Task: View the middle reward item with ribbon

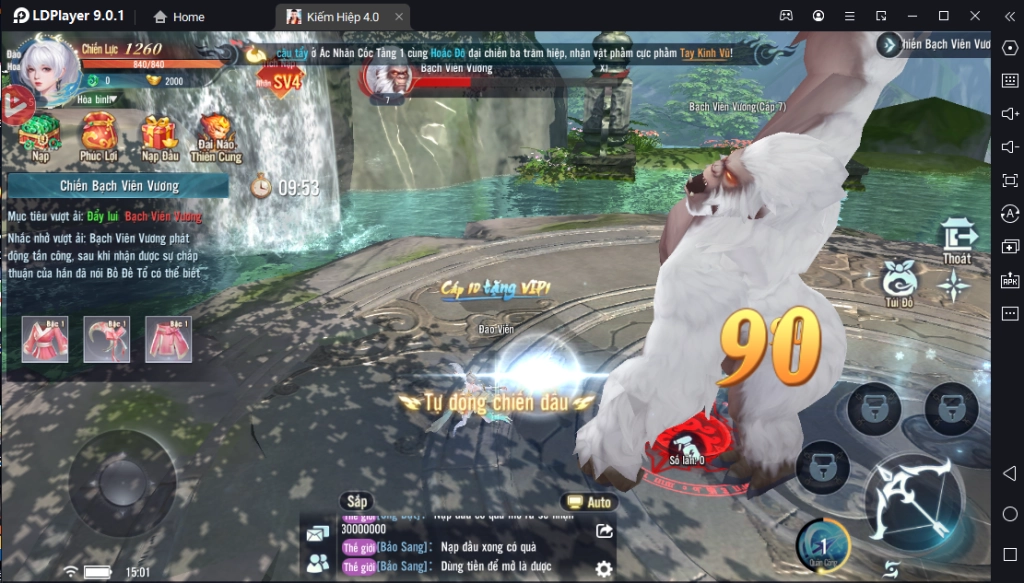Action: pos(106,339)
